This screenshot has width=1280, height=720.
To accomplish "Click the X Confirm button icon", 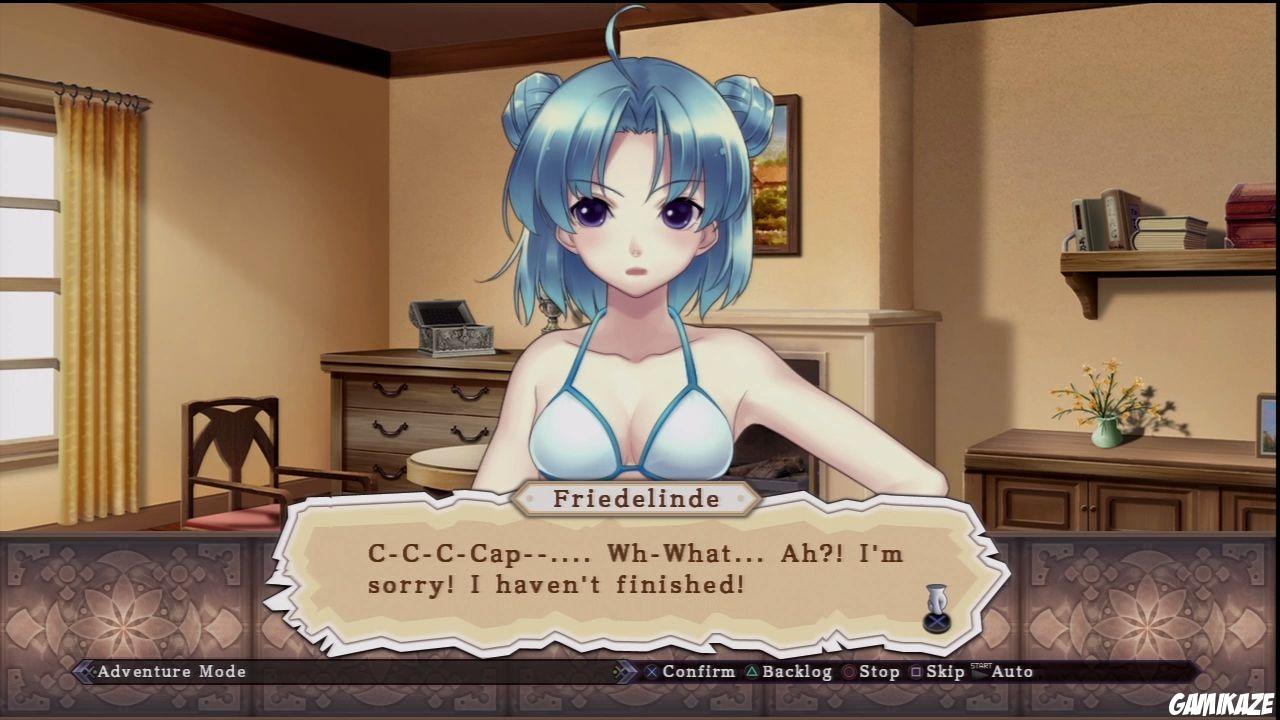I will (x=651, y=672).
